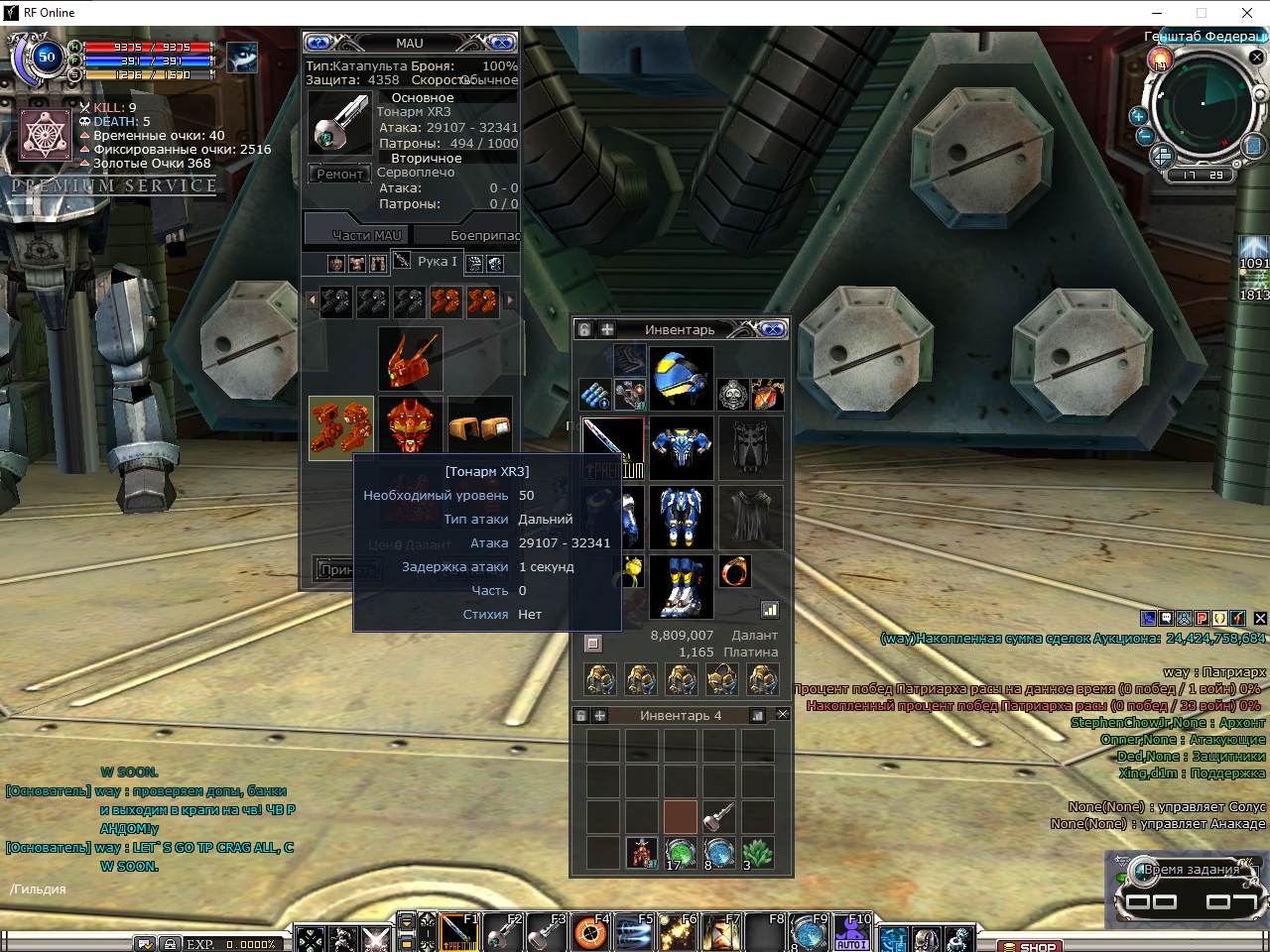Open the Боеприпас ammunition tab
The height and width of the screenshot is (952, 1270).
tap(484, 235)
